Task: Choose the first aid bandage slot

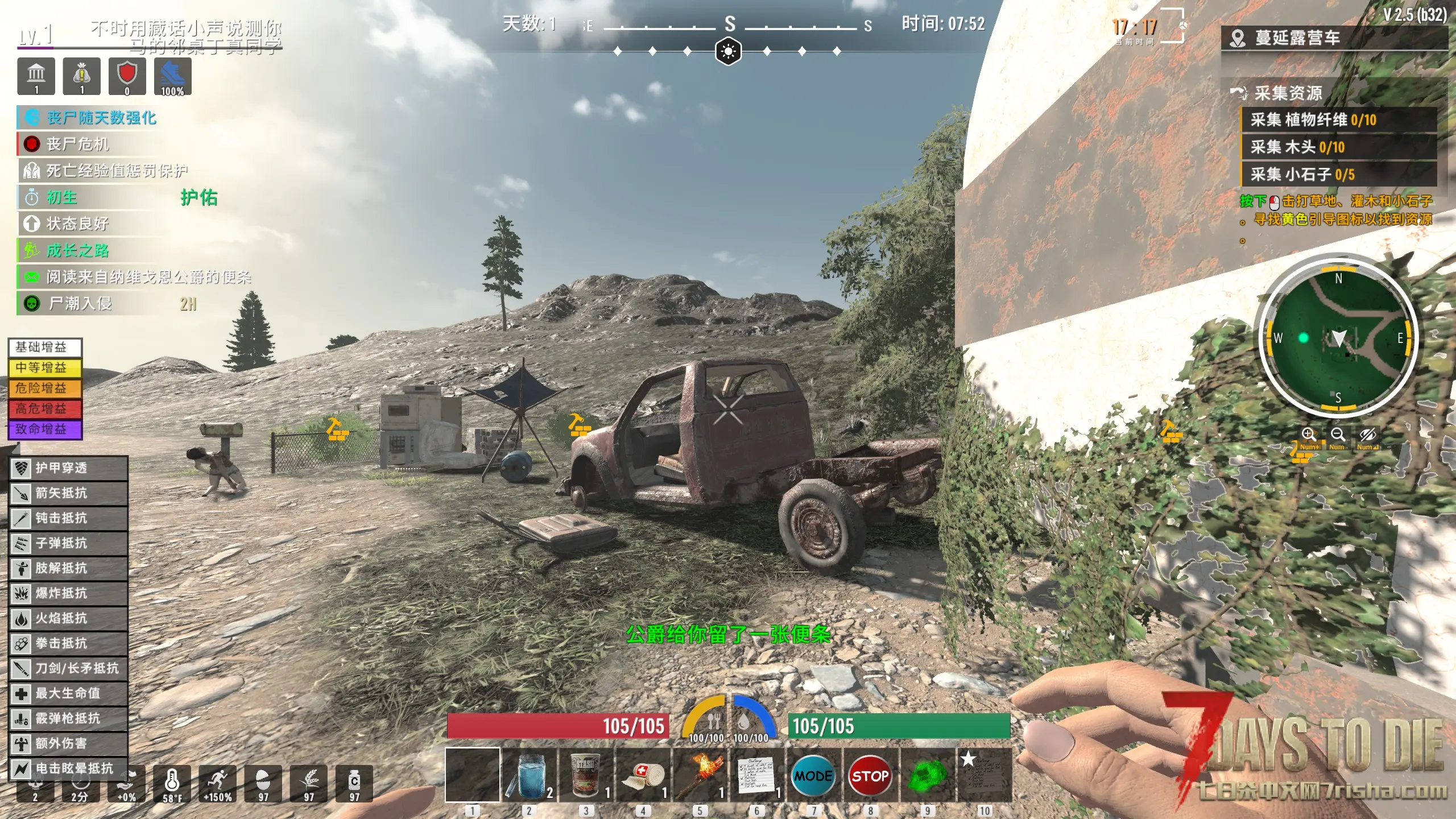Action: pos(643,775)
